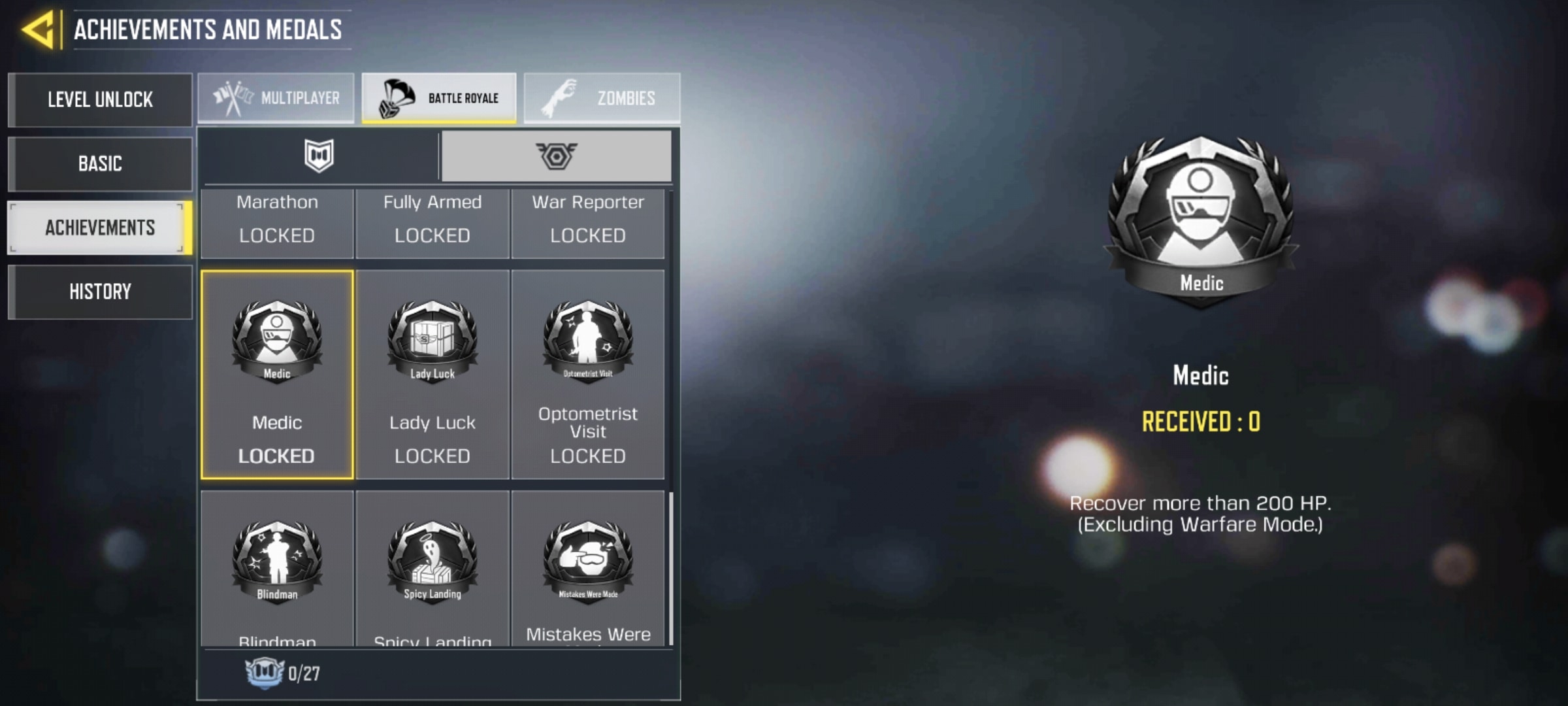Image resolution: width=1568 pixels, height=706 pixels.
Task: Open the War Reporter locked achievement
Action: pos(587,222)
